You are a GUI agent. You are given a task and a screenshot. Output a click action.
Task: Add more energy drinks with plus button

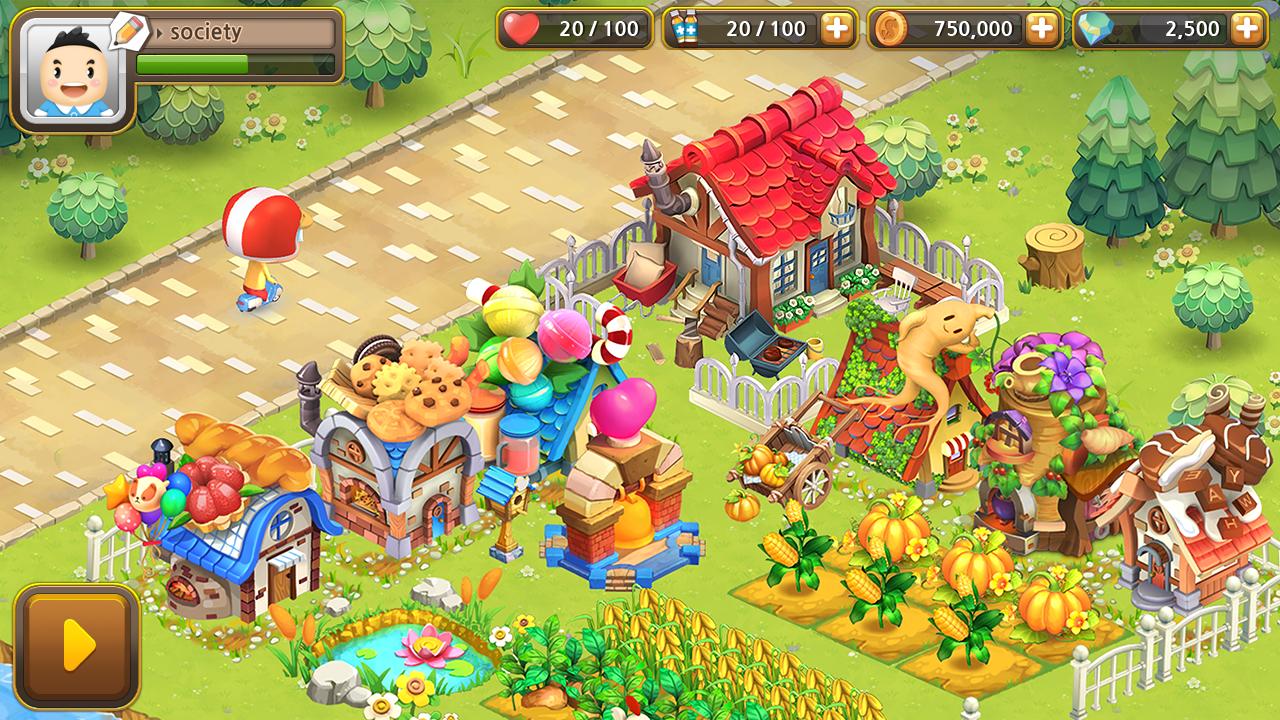coord(837,29)
